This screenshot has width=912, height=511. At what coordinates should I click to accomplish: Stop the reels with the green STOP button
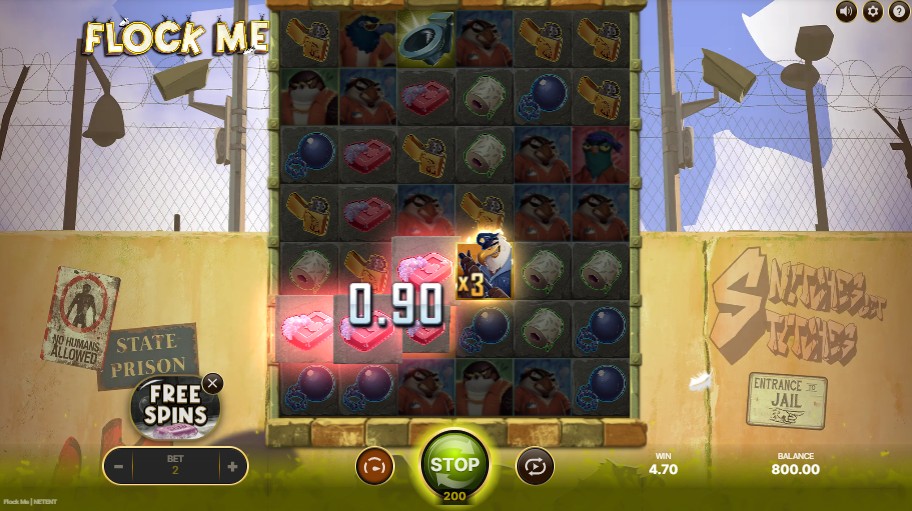click(x=455, y=465)
